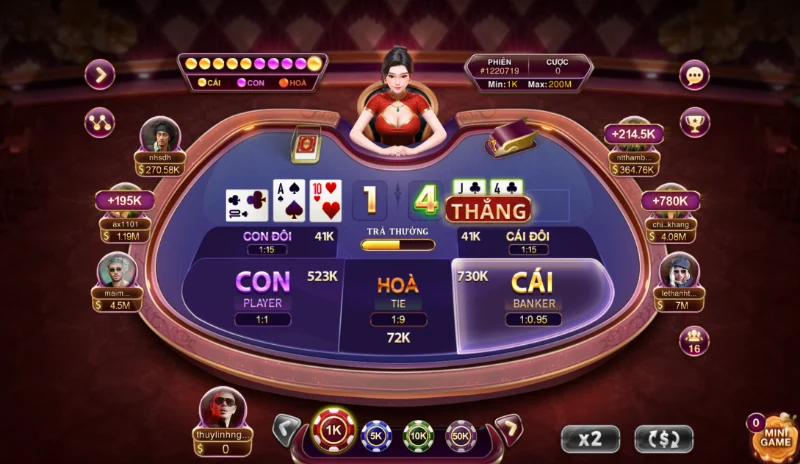The height and width of the screenshot is (464, 800).
Task: Double the bet with the x2 button
Action: pos(589,437)
